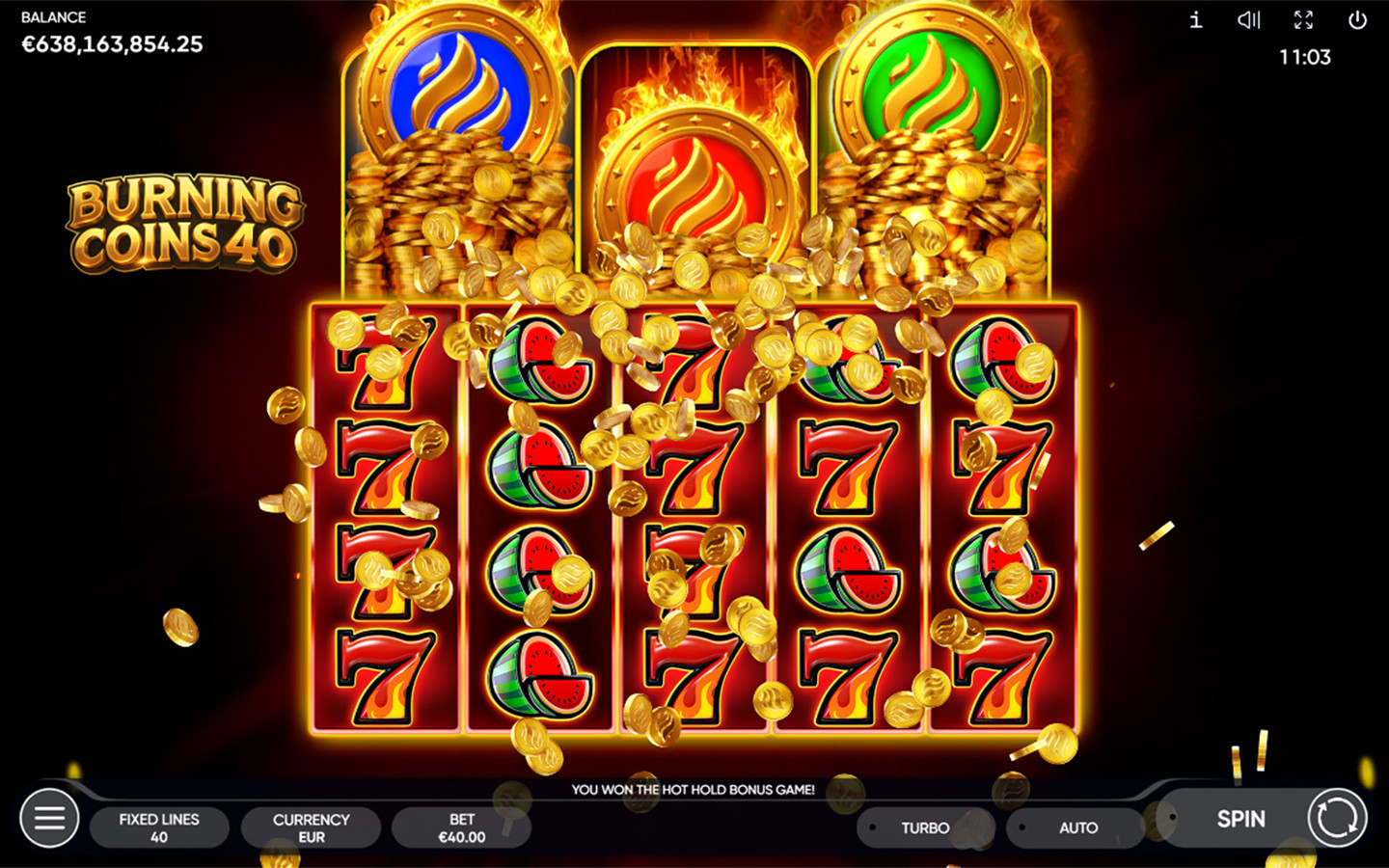Open the hamburger menu

point(49,819)
